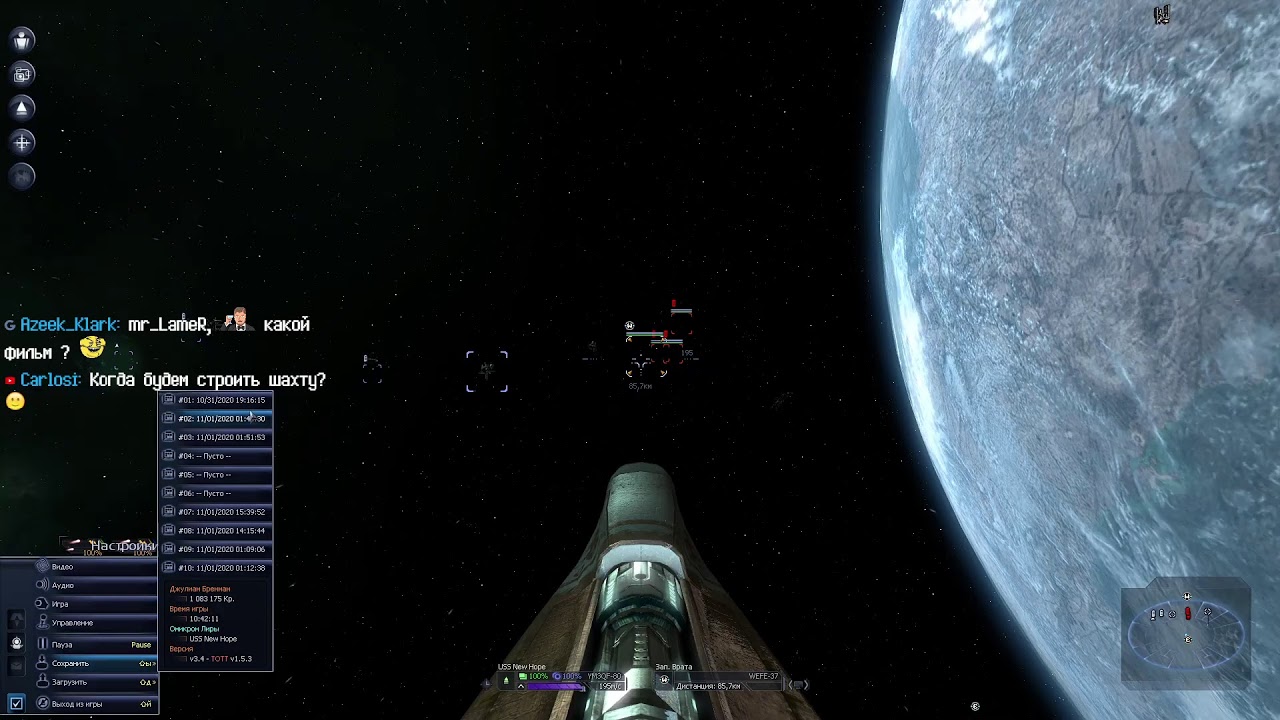Image resolution: width=1280 pixels, height=720 pixels.
Task: Overwrite save slot #07 at 15:39:52
Action: click(x=220, y=512)
